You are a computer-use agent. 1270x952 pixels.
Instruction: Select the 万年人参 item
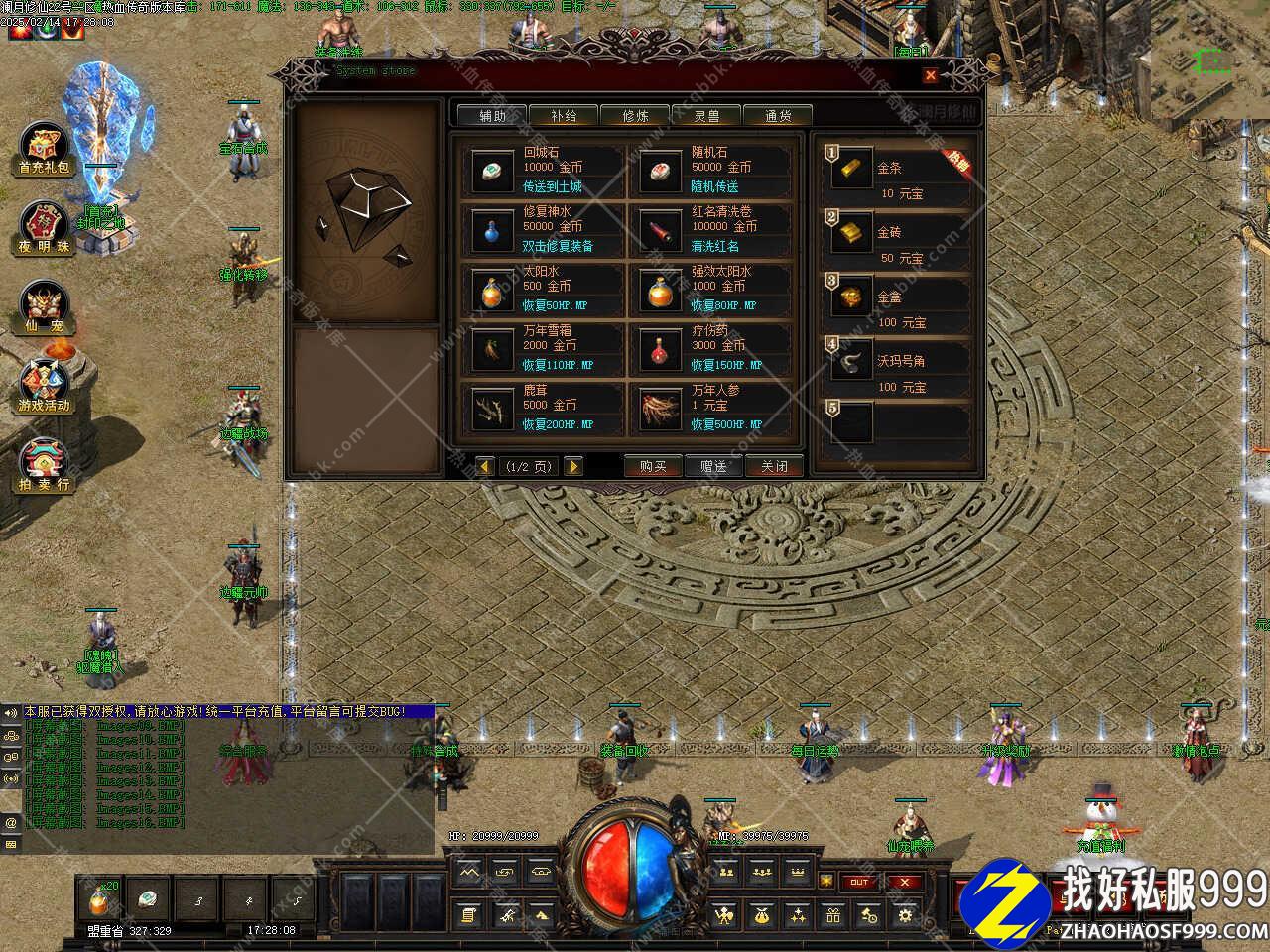click(x=712, y=408)
